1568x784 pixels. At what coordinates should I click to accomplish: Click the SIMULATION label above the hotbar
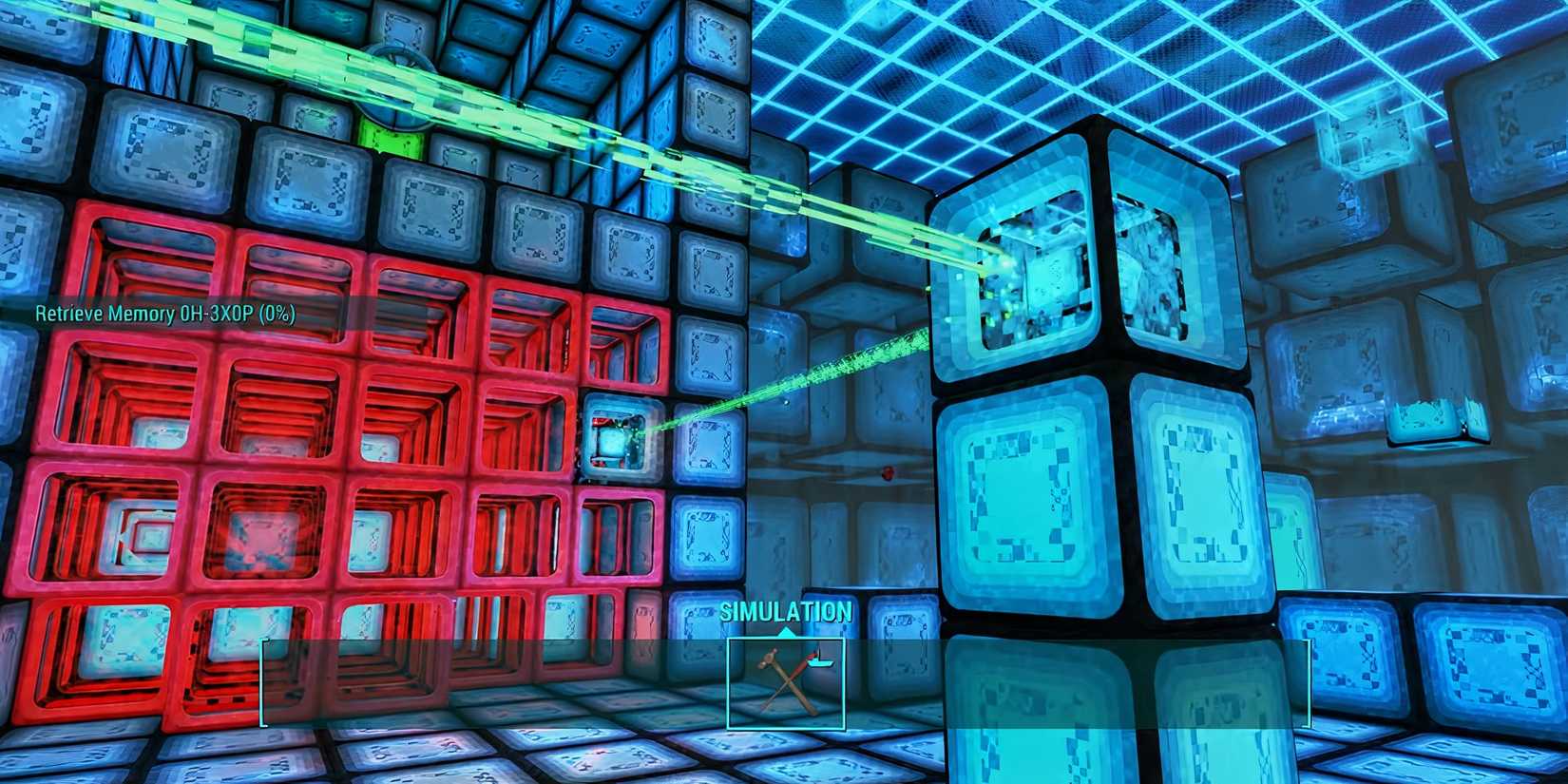(787, 612)
